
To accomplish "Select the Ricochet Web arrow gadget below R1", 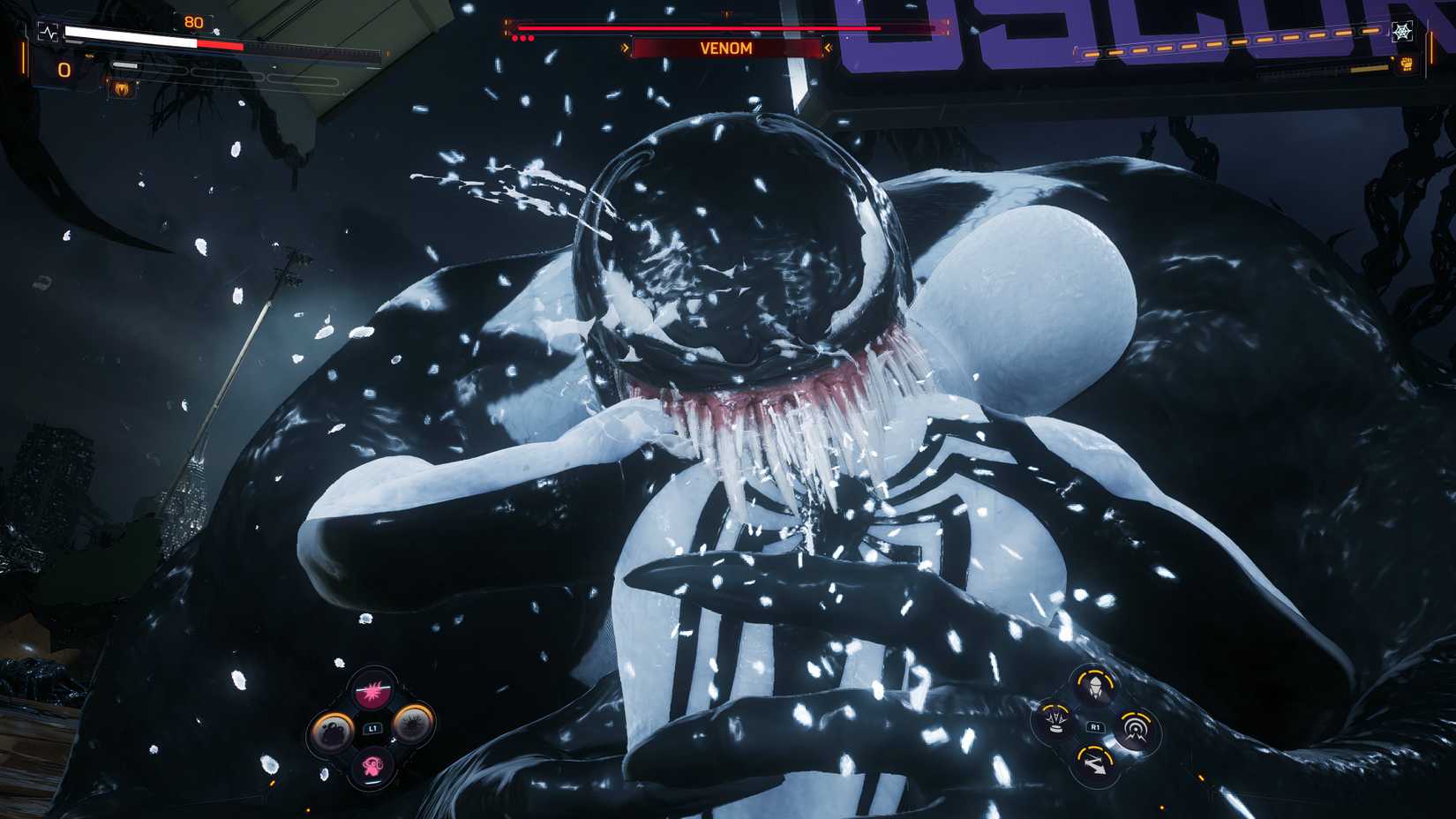I will click(x=1096, y=764).
